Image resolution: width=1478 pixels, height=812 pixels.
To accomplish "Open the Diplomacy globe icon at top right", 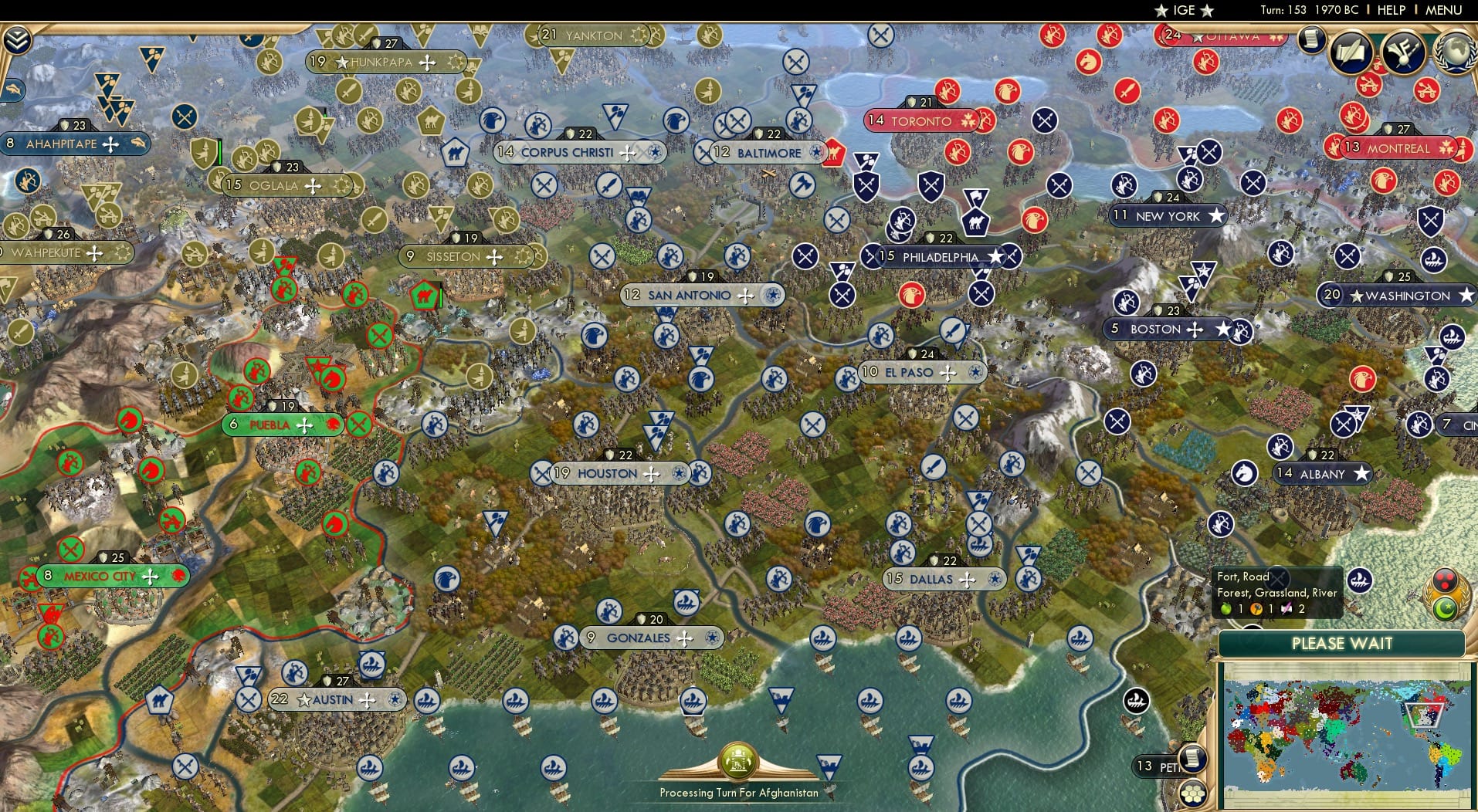I will pyautogui.click(x=1455, y=52).
